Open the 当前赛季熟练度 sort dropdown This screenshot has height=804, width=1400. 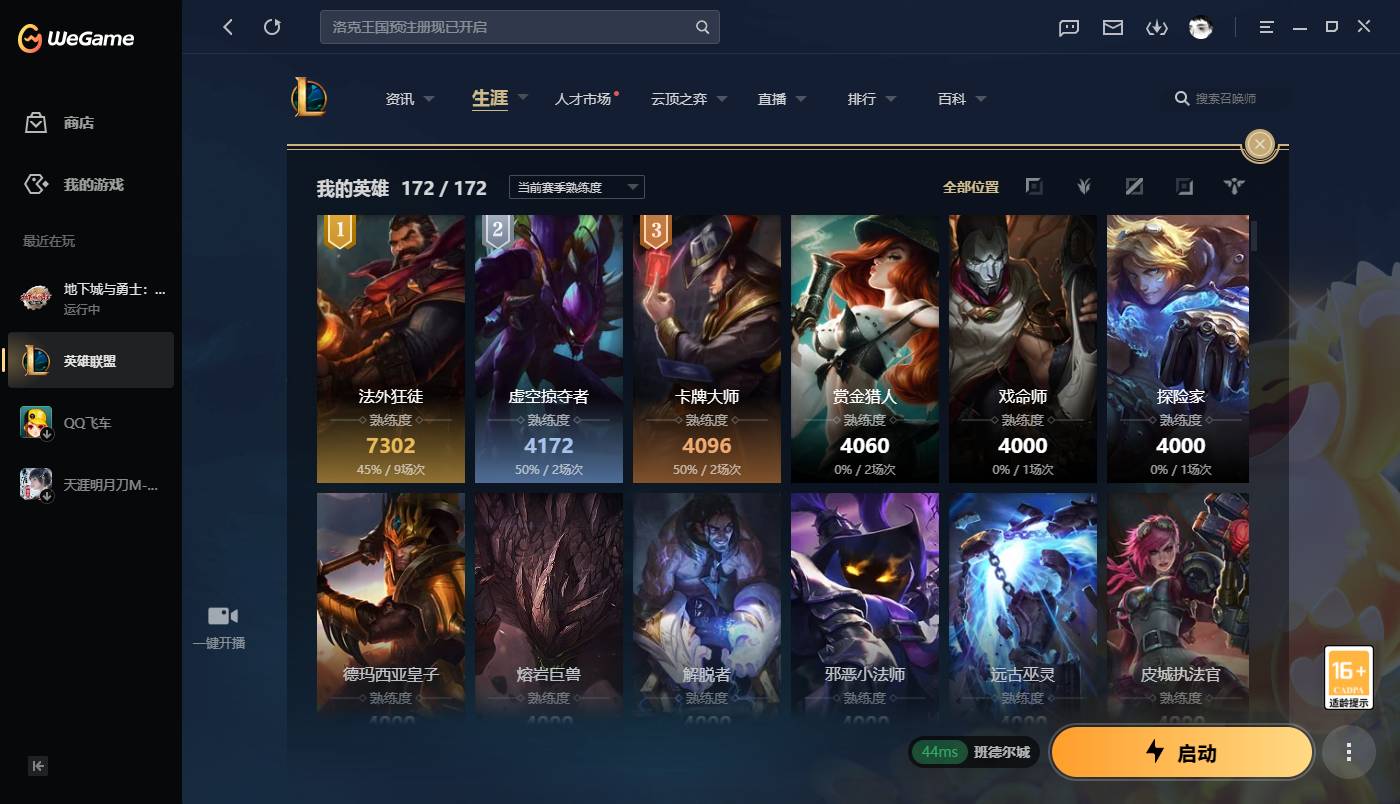coord(577,186)
